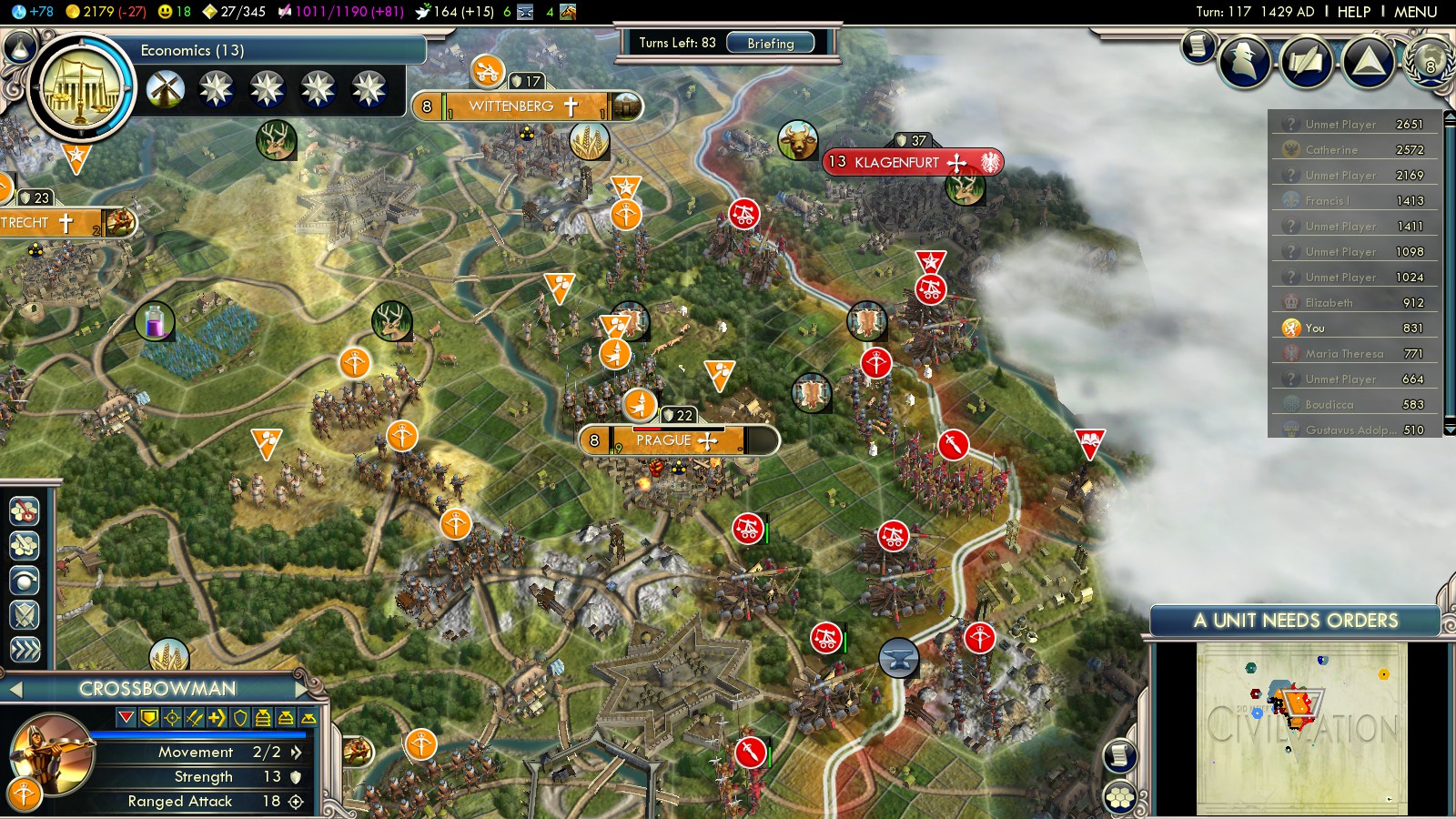This screenshot has height=819, width=1456.
Task: Open the MENU in the top bar
Action: [1415, 12]
